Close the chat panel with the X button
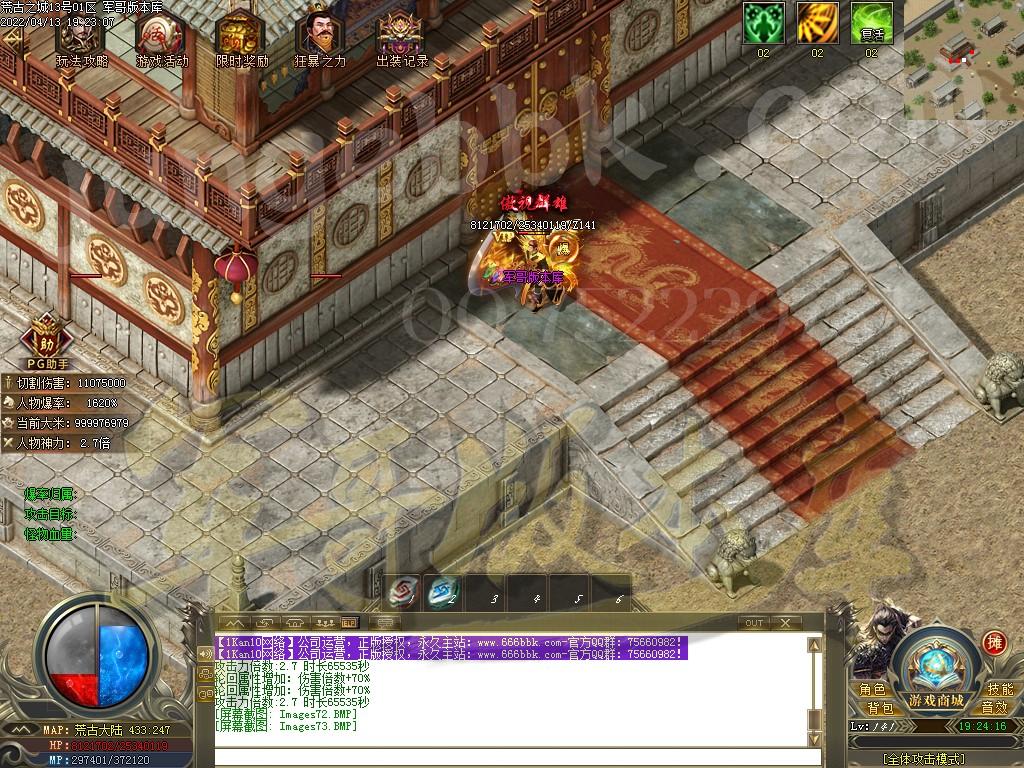Viewport: 1024px width, 768px height. point(786,622)
